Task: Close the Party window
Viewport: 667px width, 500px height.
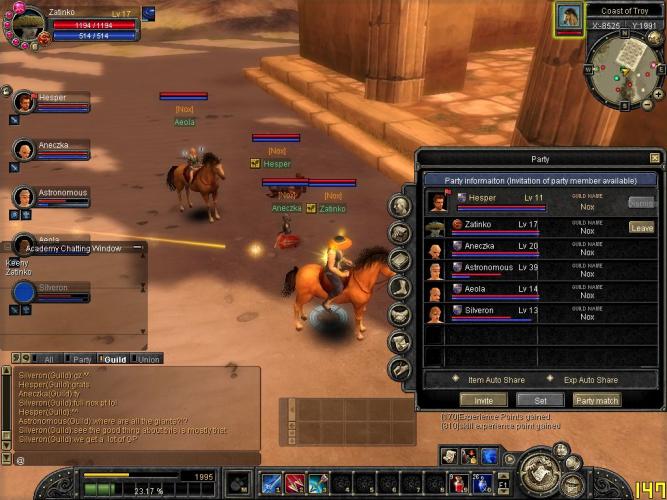Action: [654, 158]
